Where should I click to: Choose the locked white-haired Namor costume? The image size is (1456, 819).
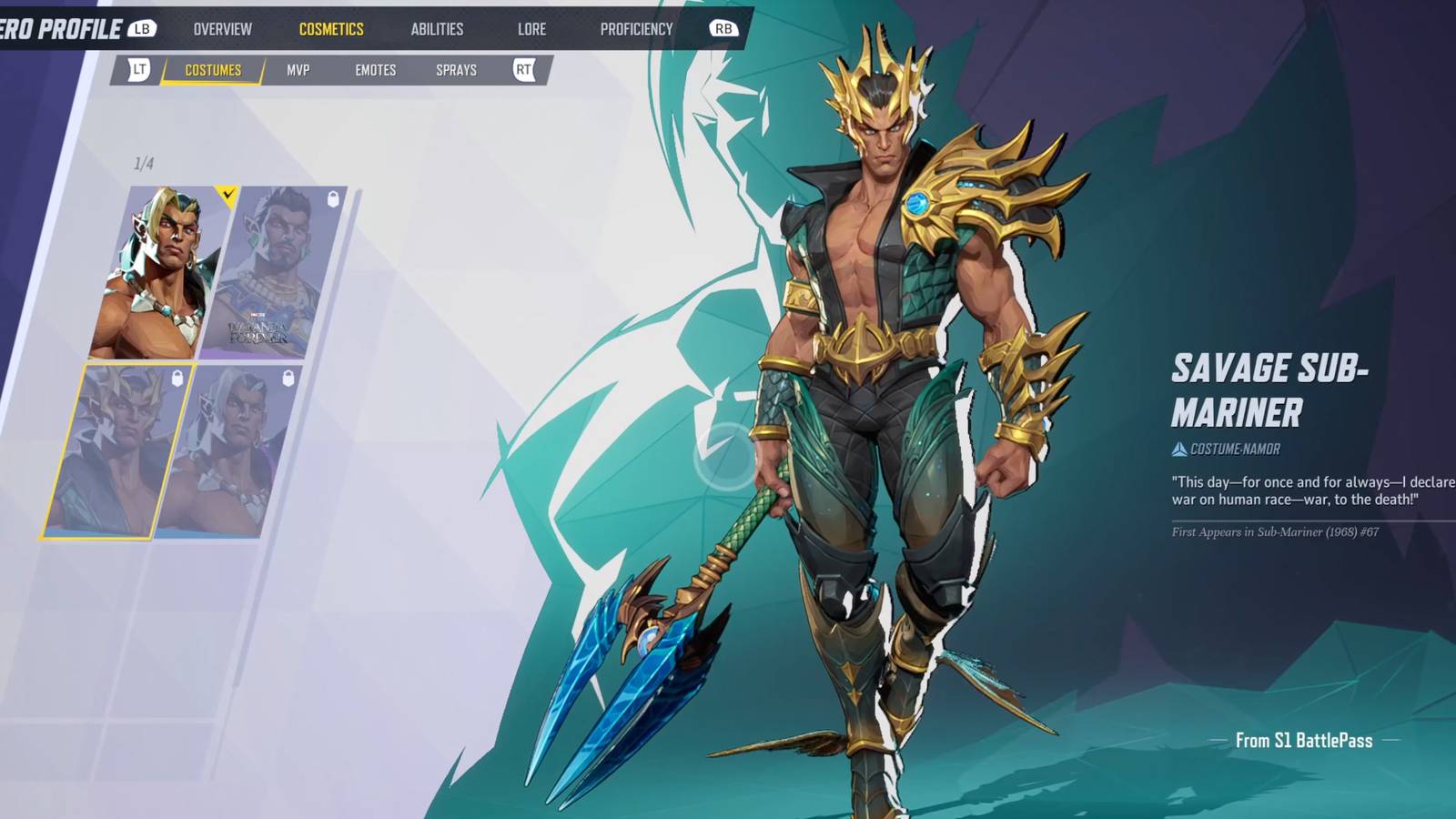(x=227, y=452)
